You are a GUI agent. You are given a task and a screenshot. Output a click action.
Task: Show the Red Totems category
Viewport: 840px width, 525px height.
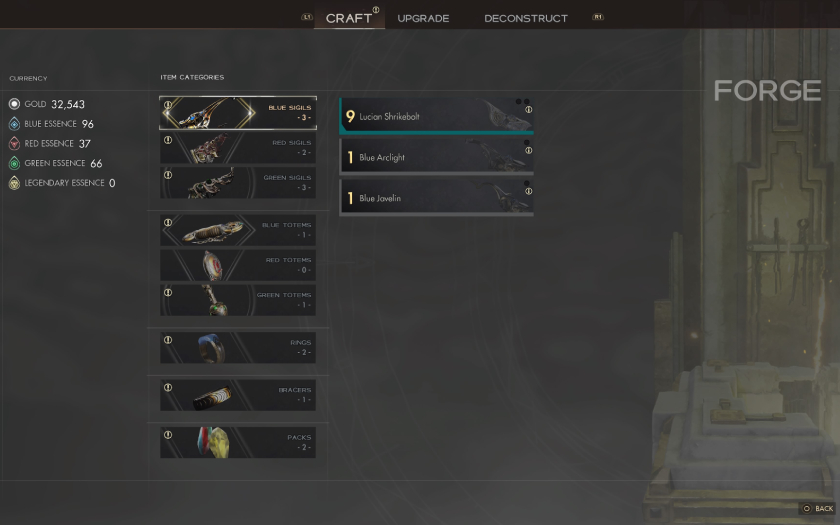238,265
